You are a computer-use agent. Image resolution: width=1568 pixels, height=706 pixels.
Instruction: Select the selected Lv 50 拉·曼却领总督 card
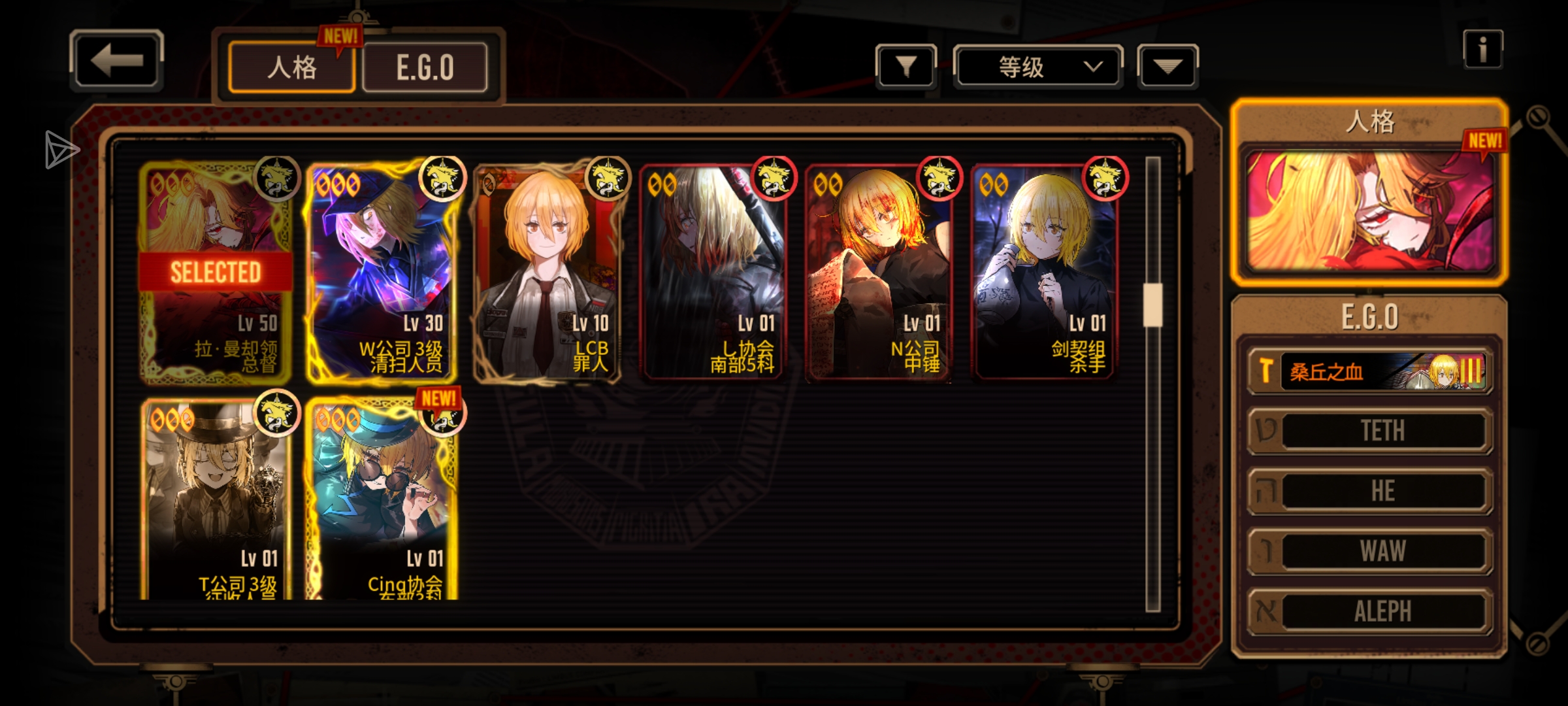[x=216, y=272]
